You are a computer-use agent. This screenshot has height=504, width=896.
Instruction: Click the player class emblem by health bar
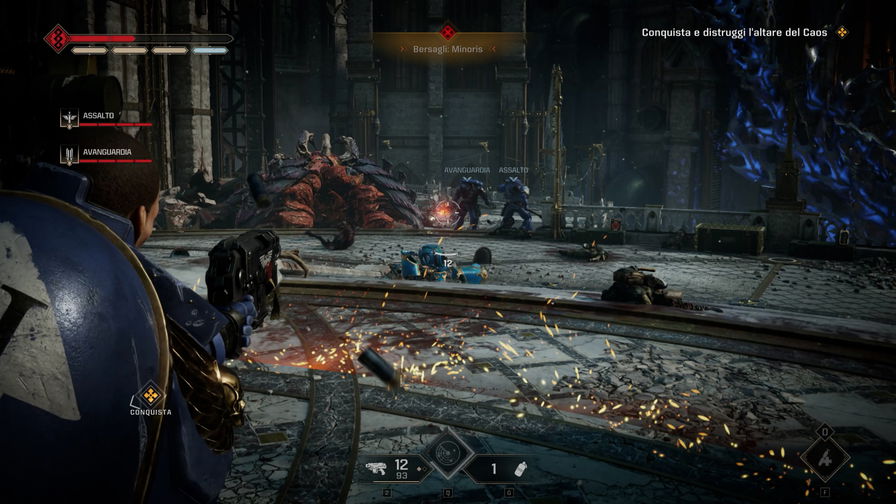pyautogui.click(x=56, y=39)
